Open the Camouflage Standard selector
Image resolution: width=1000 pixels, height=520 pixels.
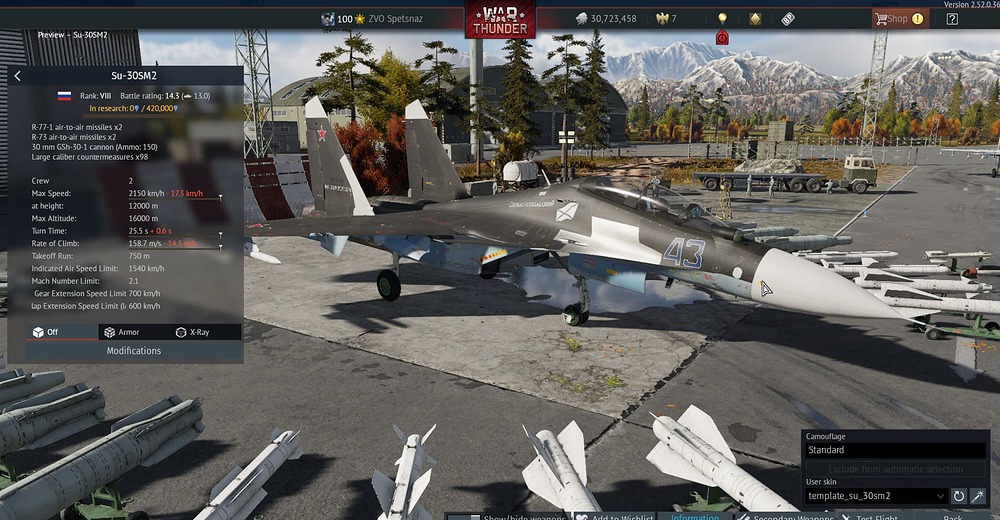(x=895, y=450)
